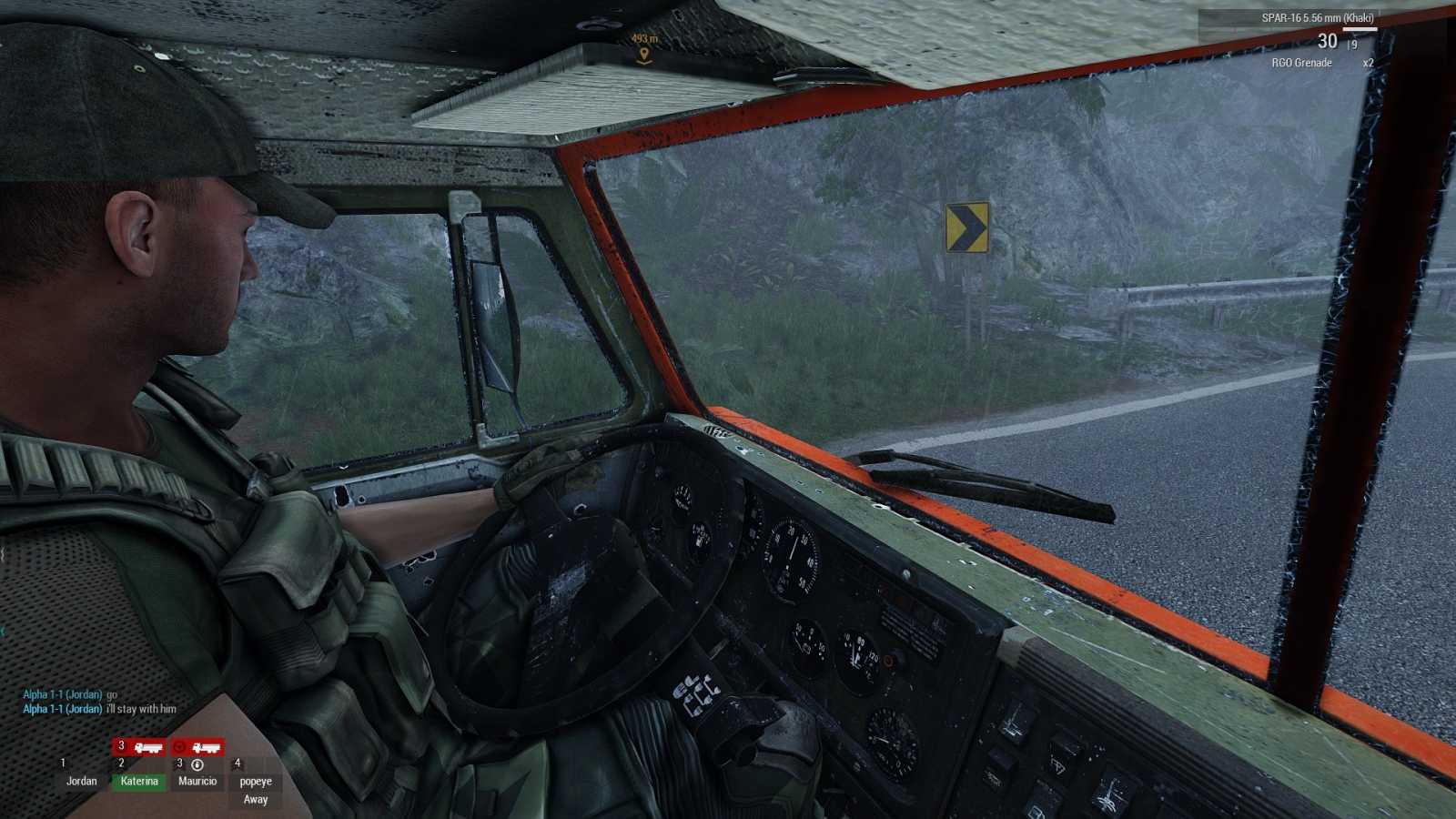This screenshot has width=1456, height=819.
Task: Click the medic icon beside Mauricio's slot number
Action: pos(198,765)
